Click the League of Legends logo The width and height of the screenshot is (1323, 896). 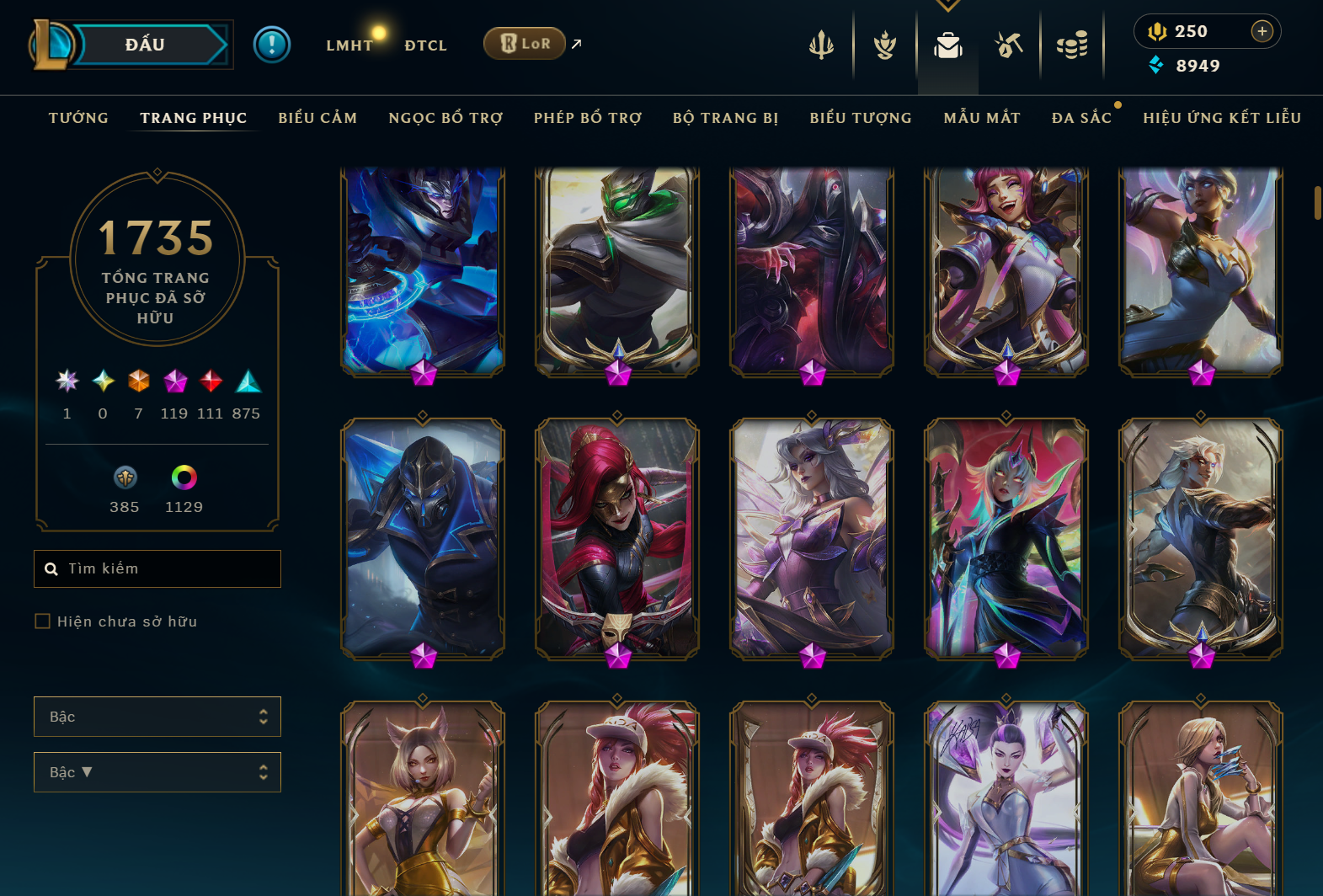(x=51, y=44)
